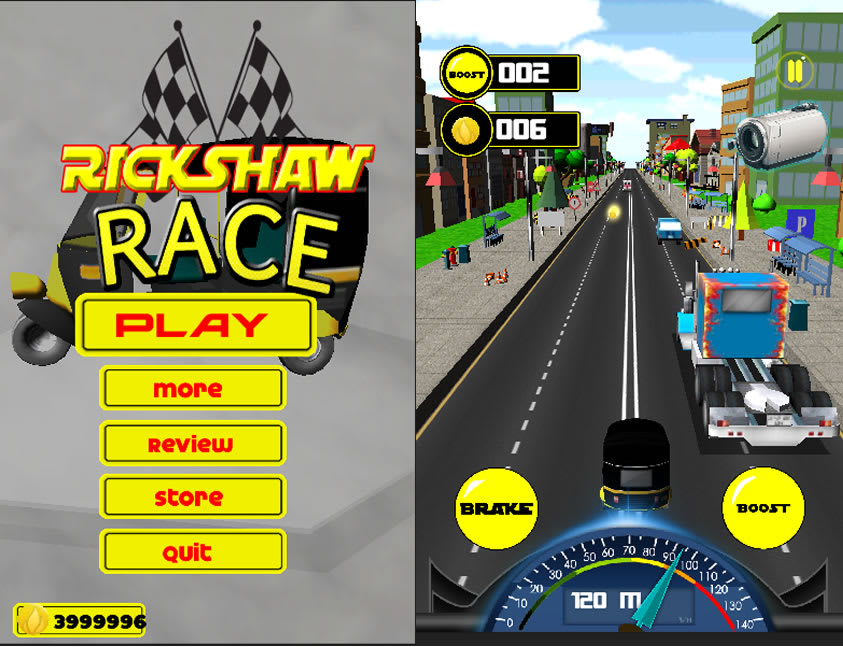Quit the game
The image size is (843, 647).
pos(192,551)
